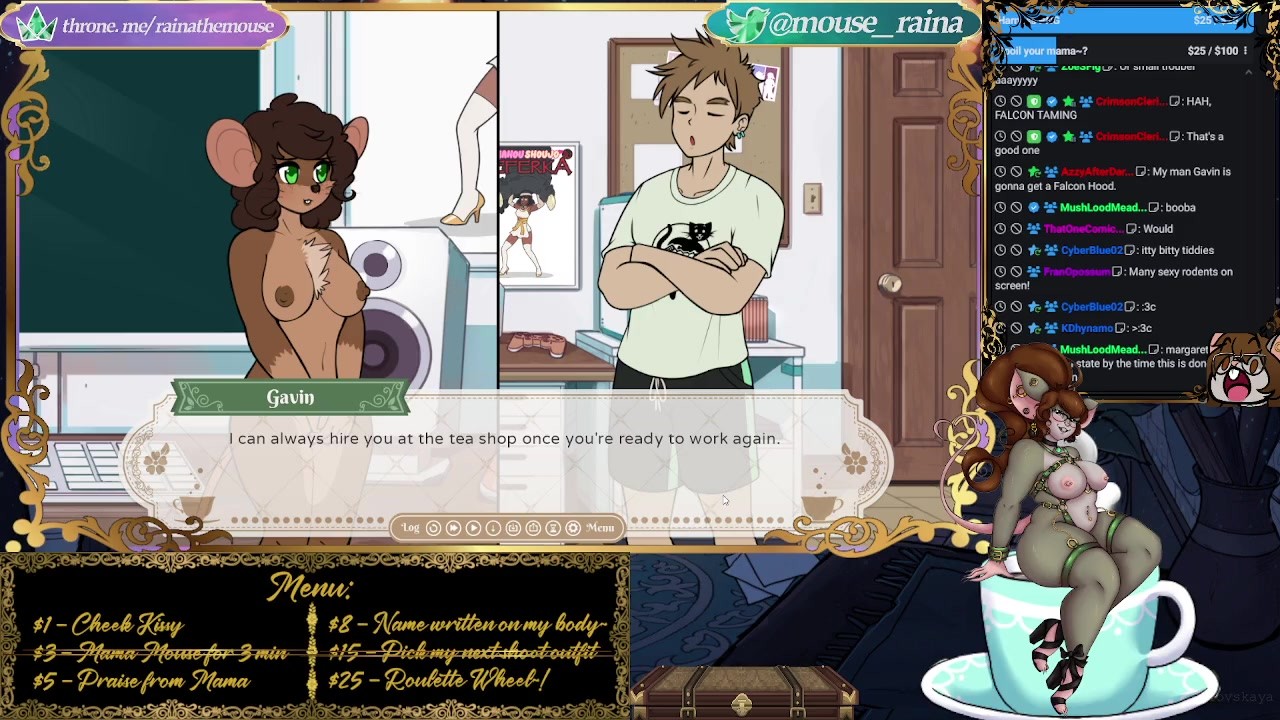
Task: Start auto-play with the play triangle button
Action: click(x=473, y=528)
